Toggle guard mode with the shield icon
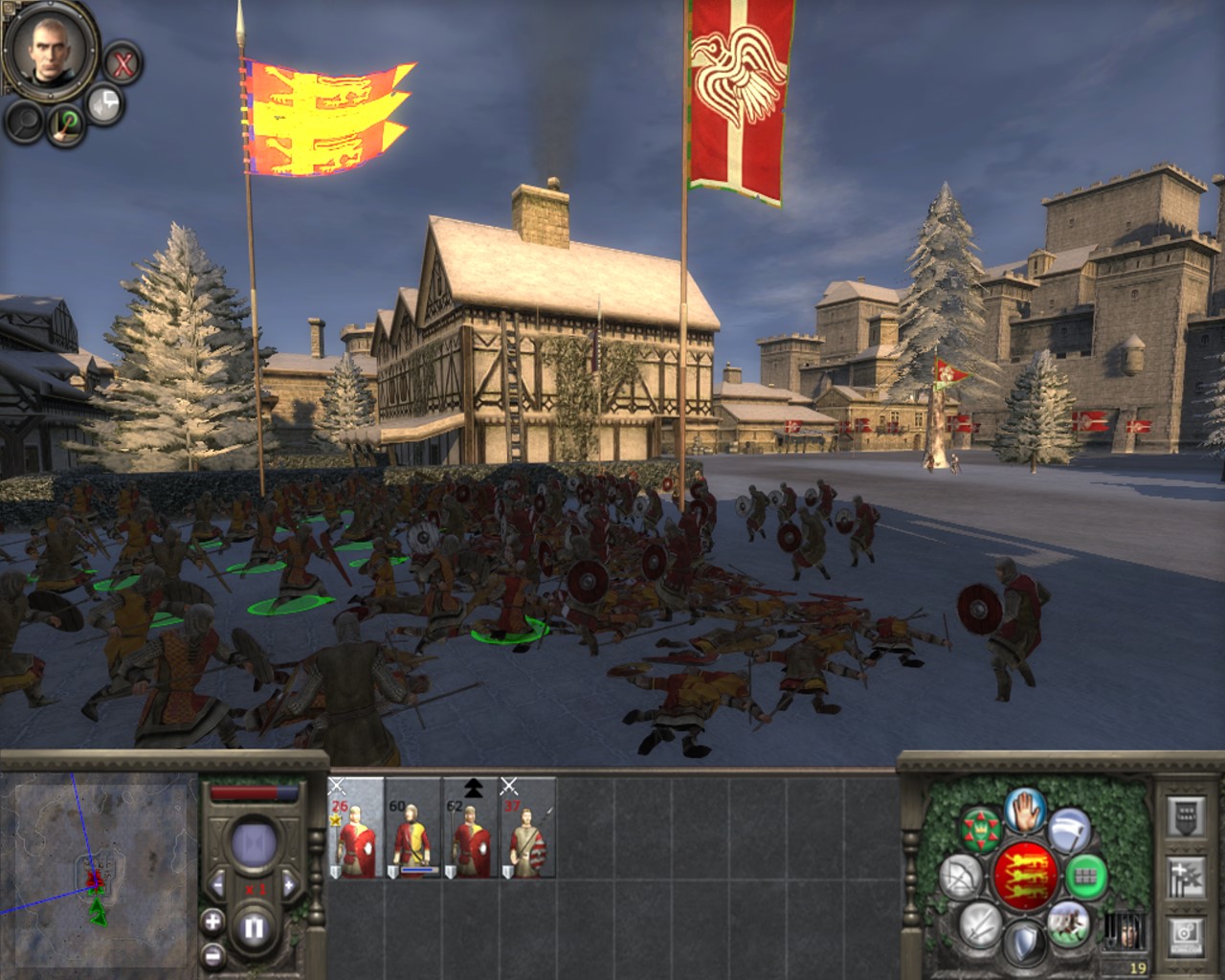1225x980 pixels. (1023, 942)
